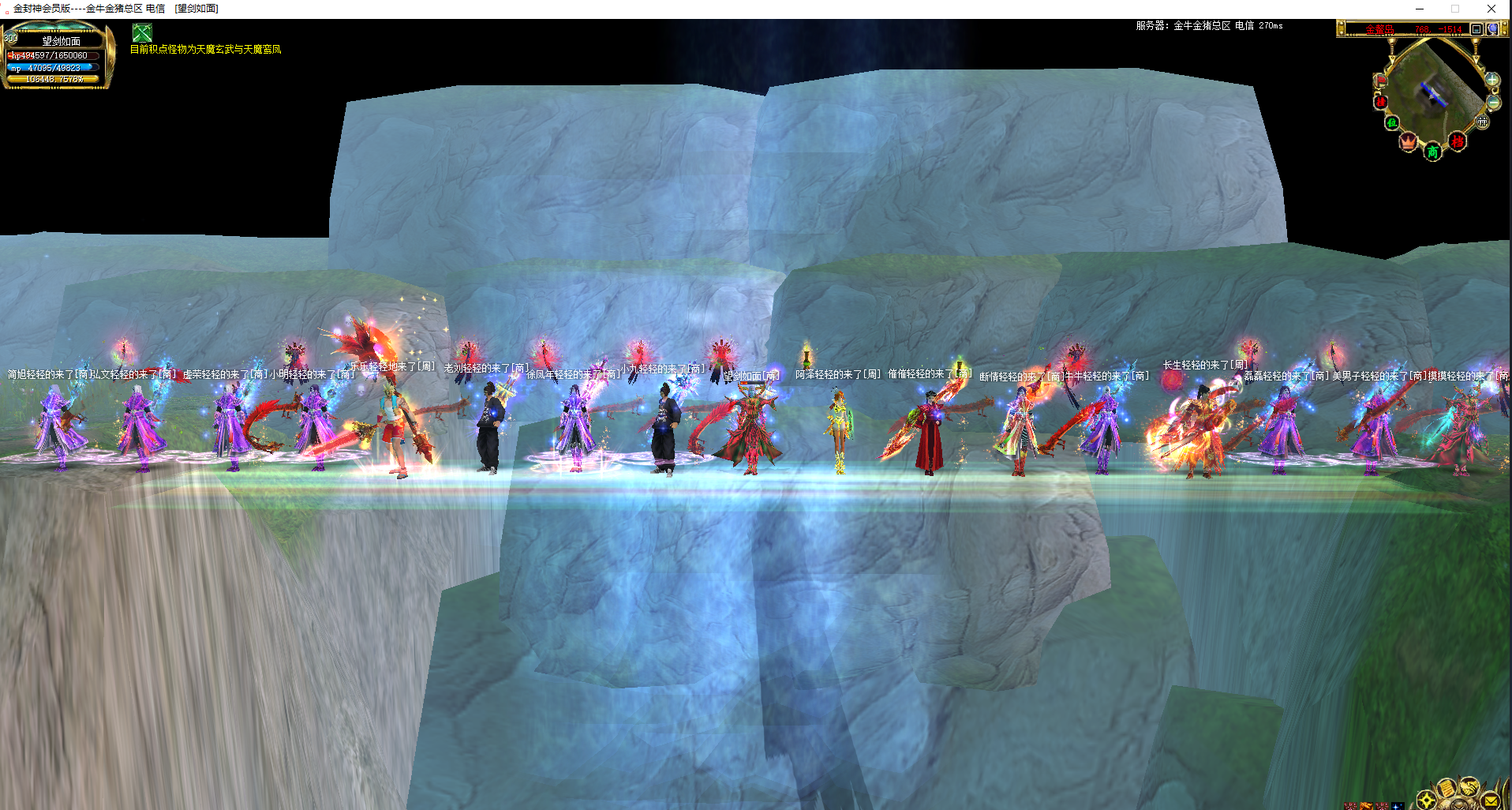Open the yellow scroll document icon
This screenshot has width=1512, height=810.
[1446, 789]
